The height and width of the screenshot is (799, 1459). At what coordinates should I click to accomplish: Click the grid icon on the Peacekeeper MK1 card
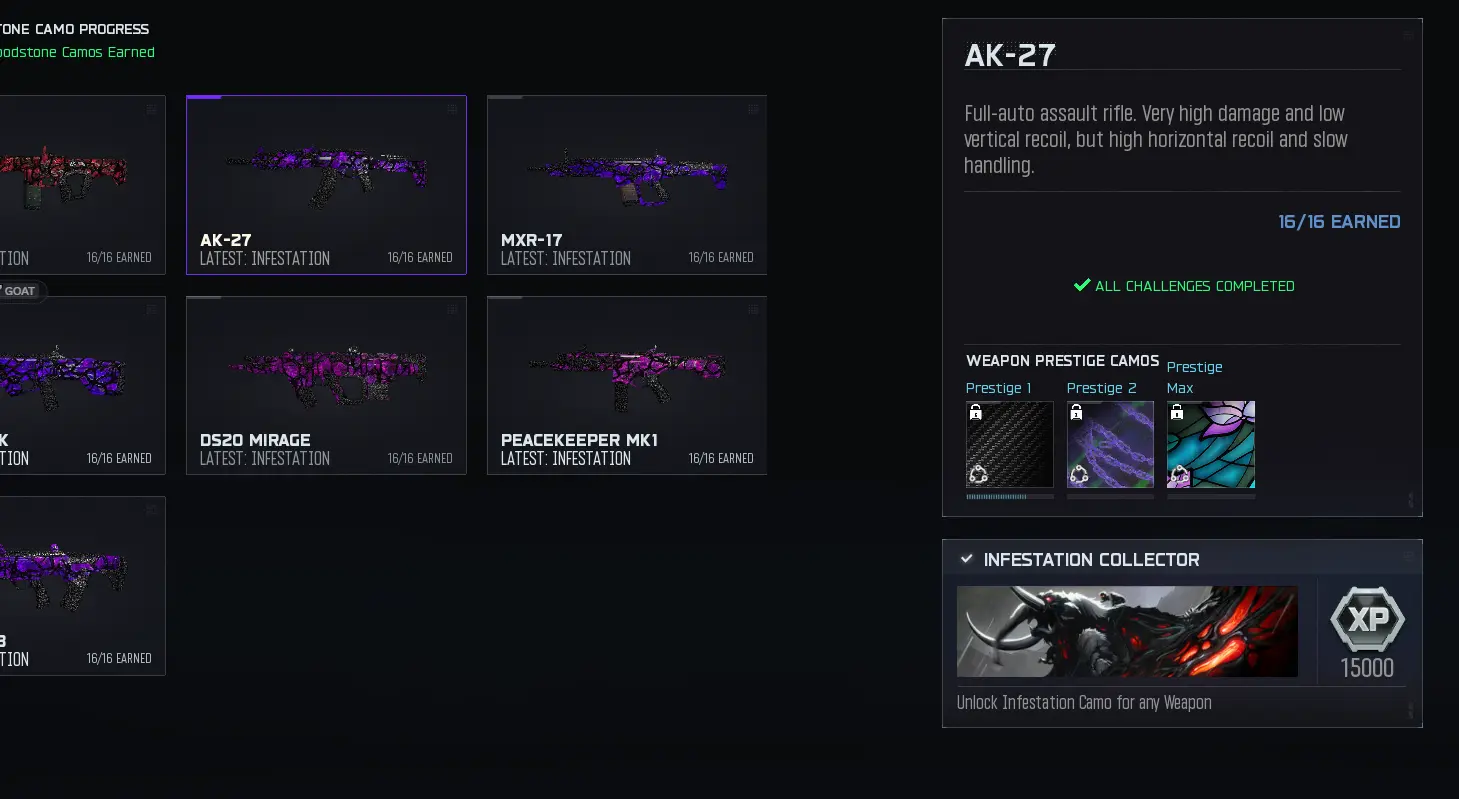[752, 310]
